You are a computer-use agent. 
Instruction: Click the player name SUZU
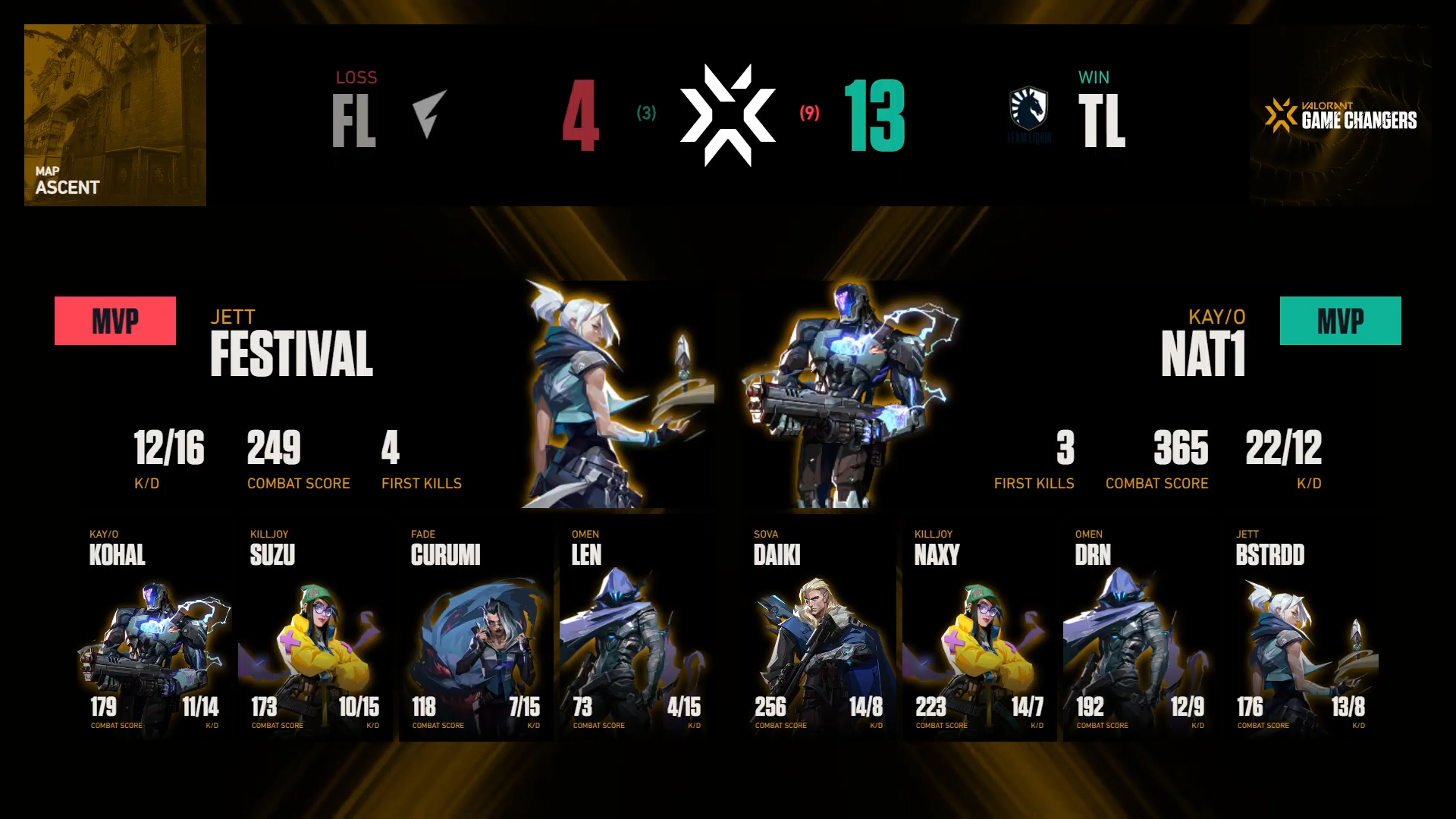271,555
